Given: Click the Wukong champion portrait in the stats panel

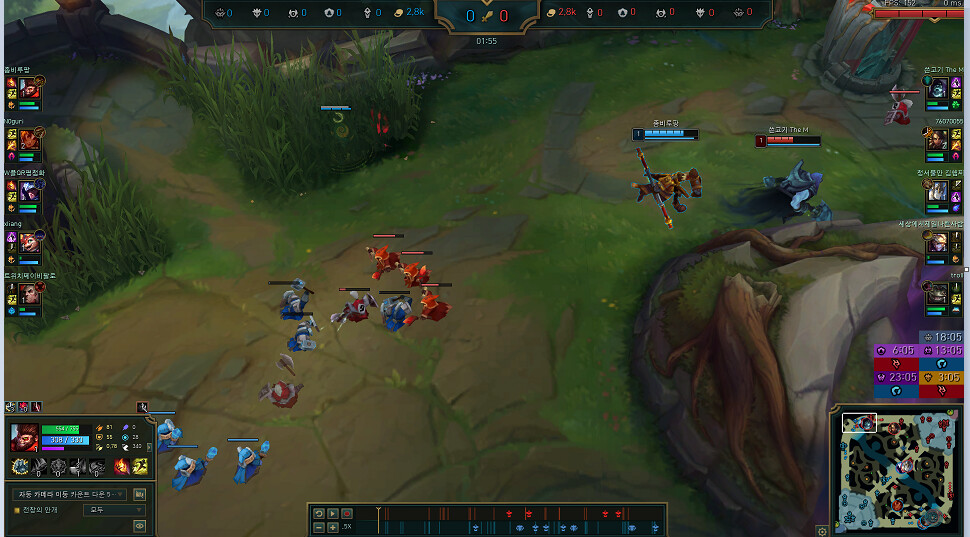Looking at the screenshot, I should pyautogui.click(x=25, y=438).
